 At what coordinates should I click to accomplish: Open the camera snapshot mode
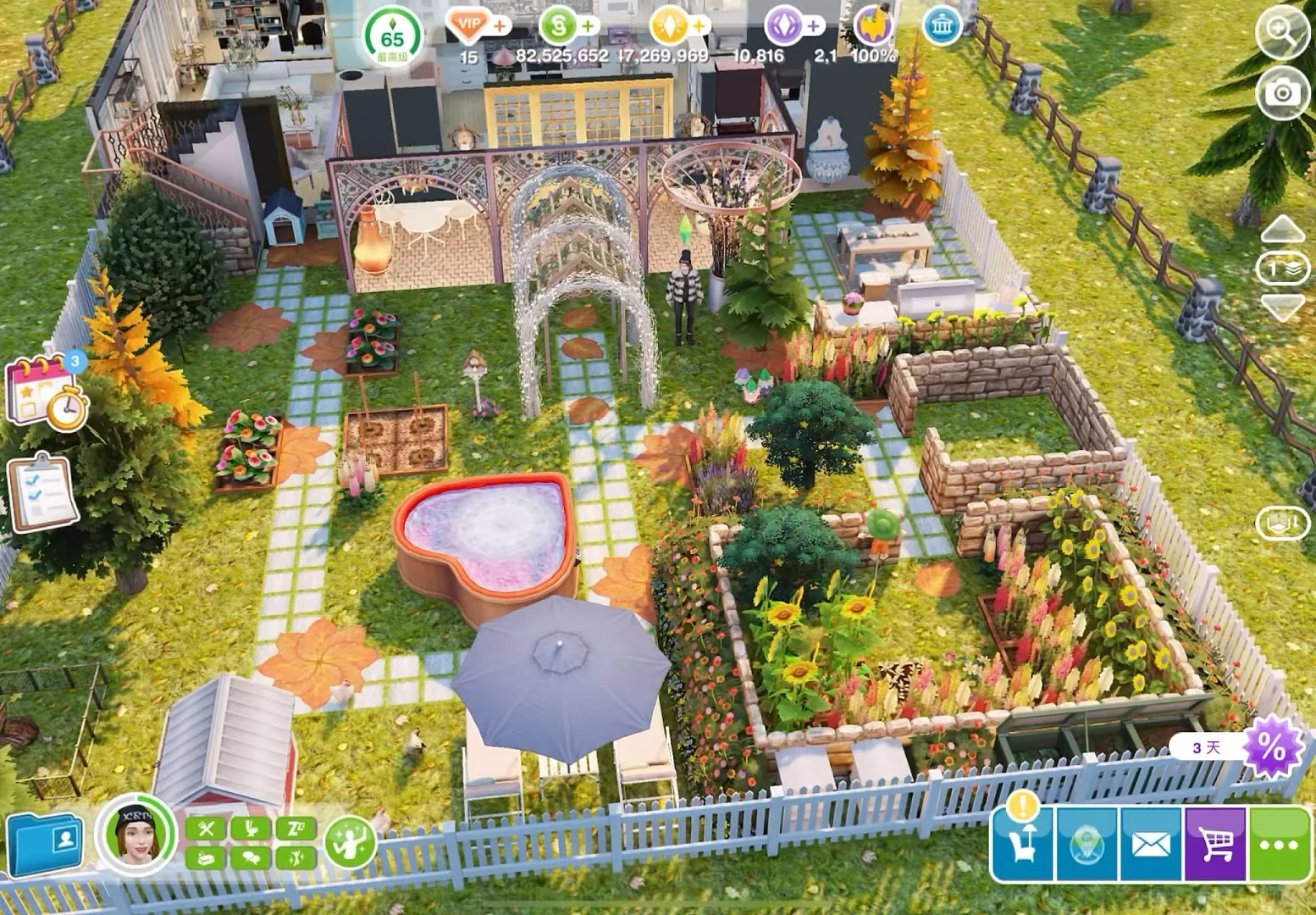(1282, 91)
